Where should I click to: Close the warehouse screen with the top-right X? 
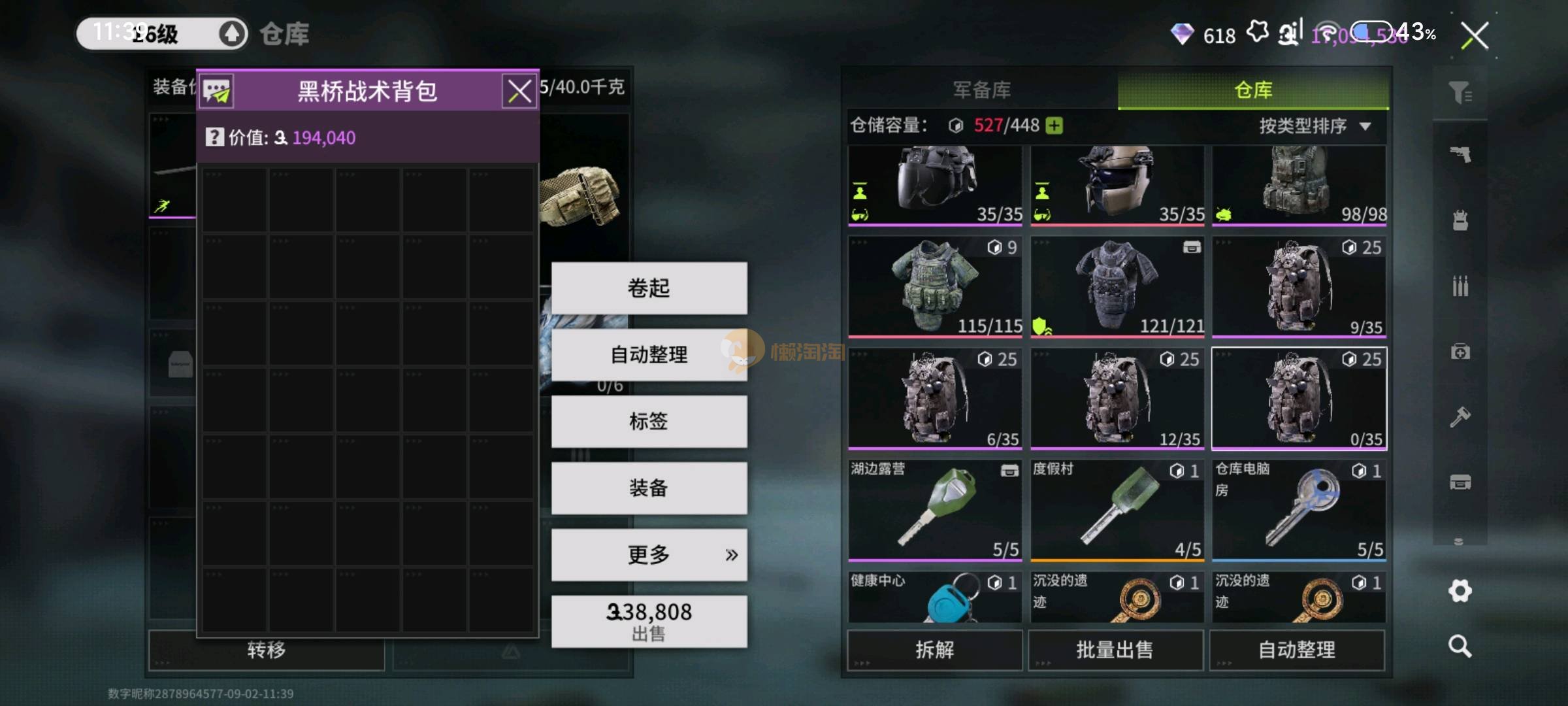(1475, 36)
